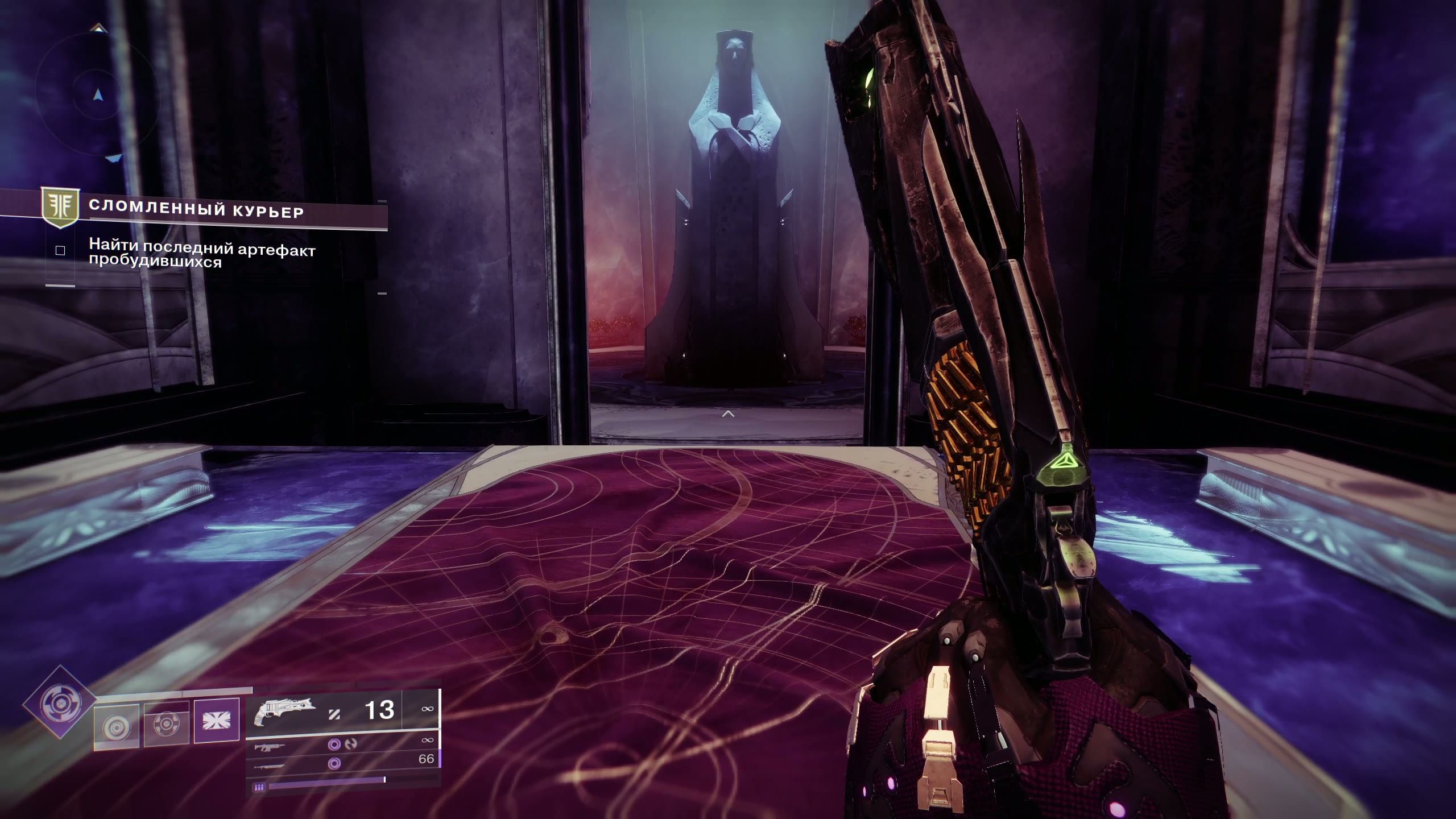Use the concentric-rings grenade ability
Viewport: 1456px width, 819px height.
pyautogui.click(x=117, y=727)
